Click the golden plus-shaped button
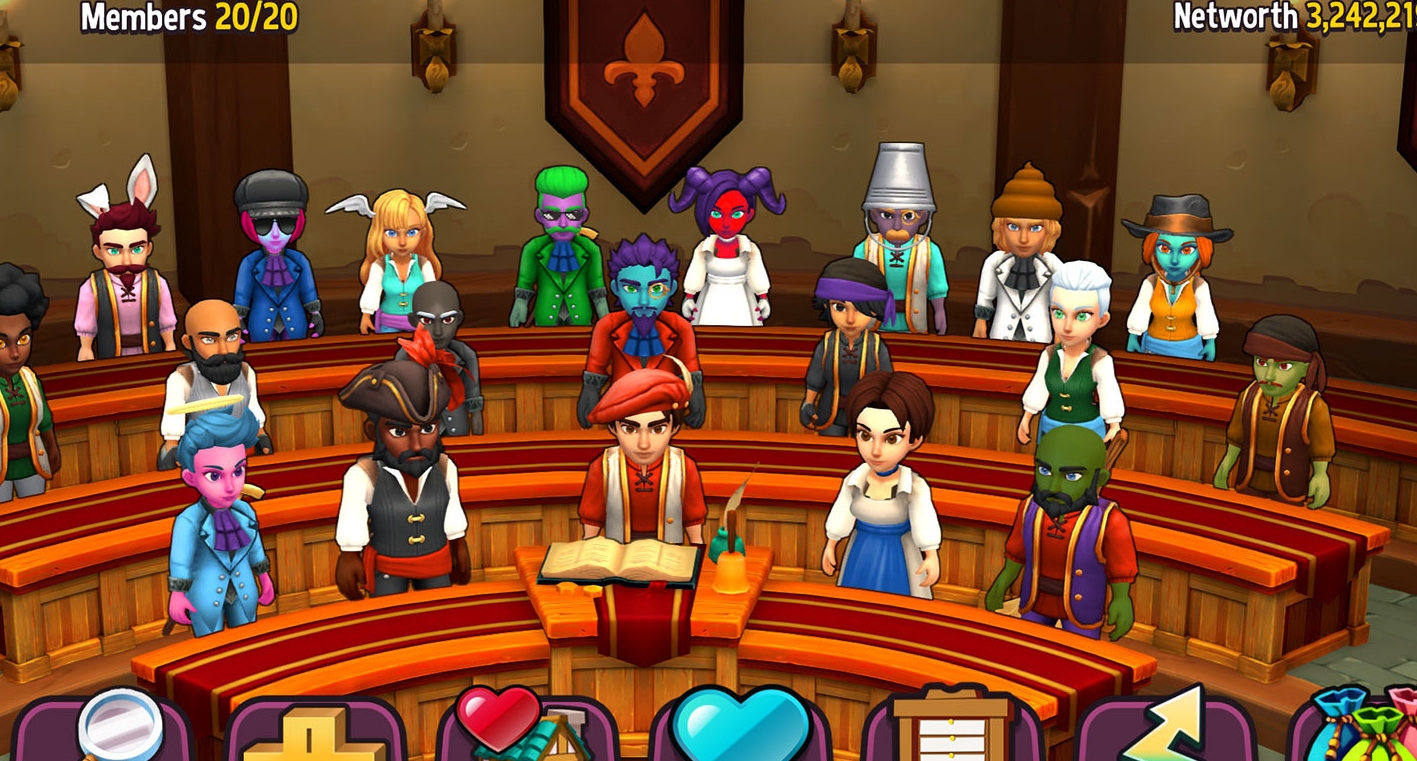 [x=314, y=733]
